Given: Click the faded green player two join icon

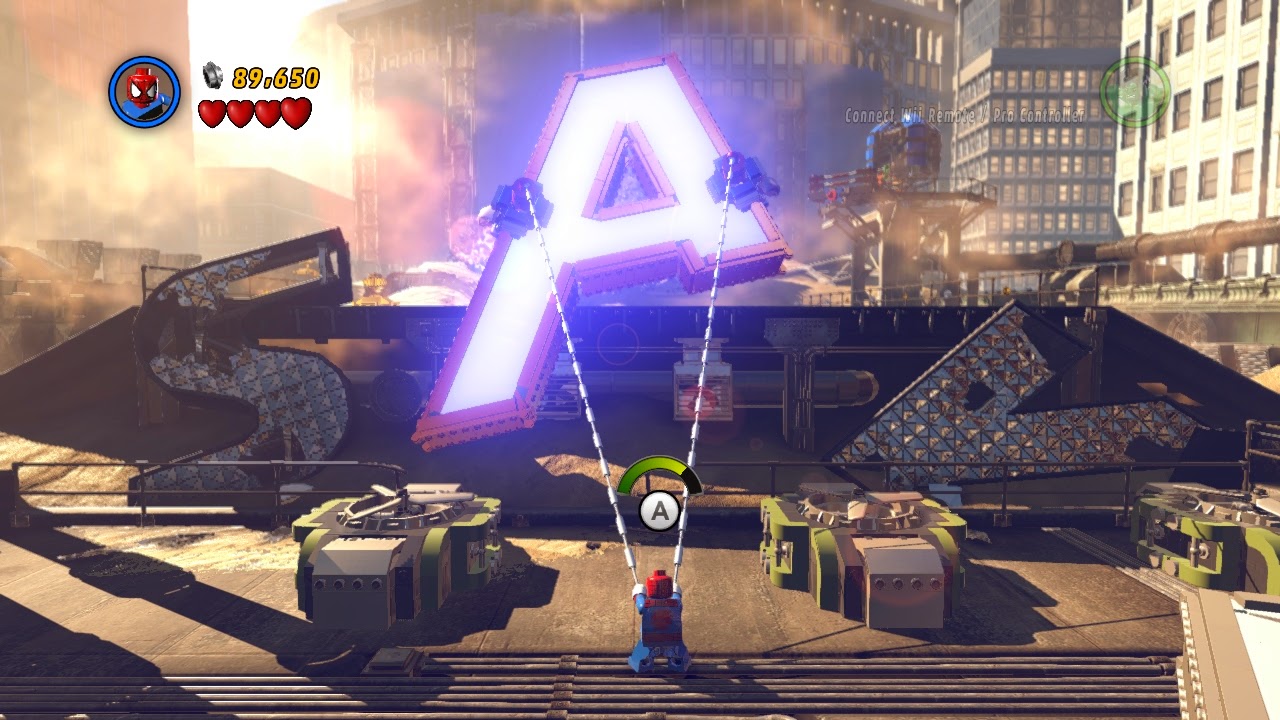Looking at the screenshot, I should point(1135,92).
